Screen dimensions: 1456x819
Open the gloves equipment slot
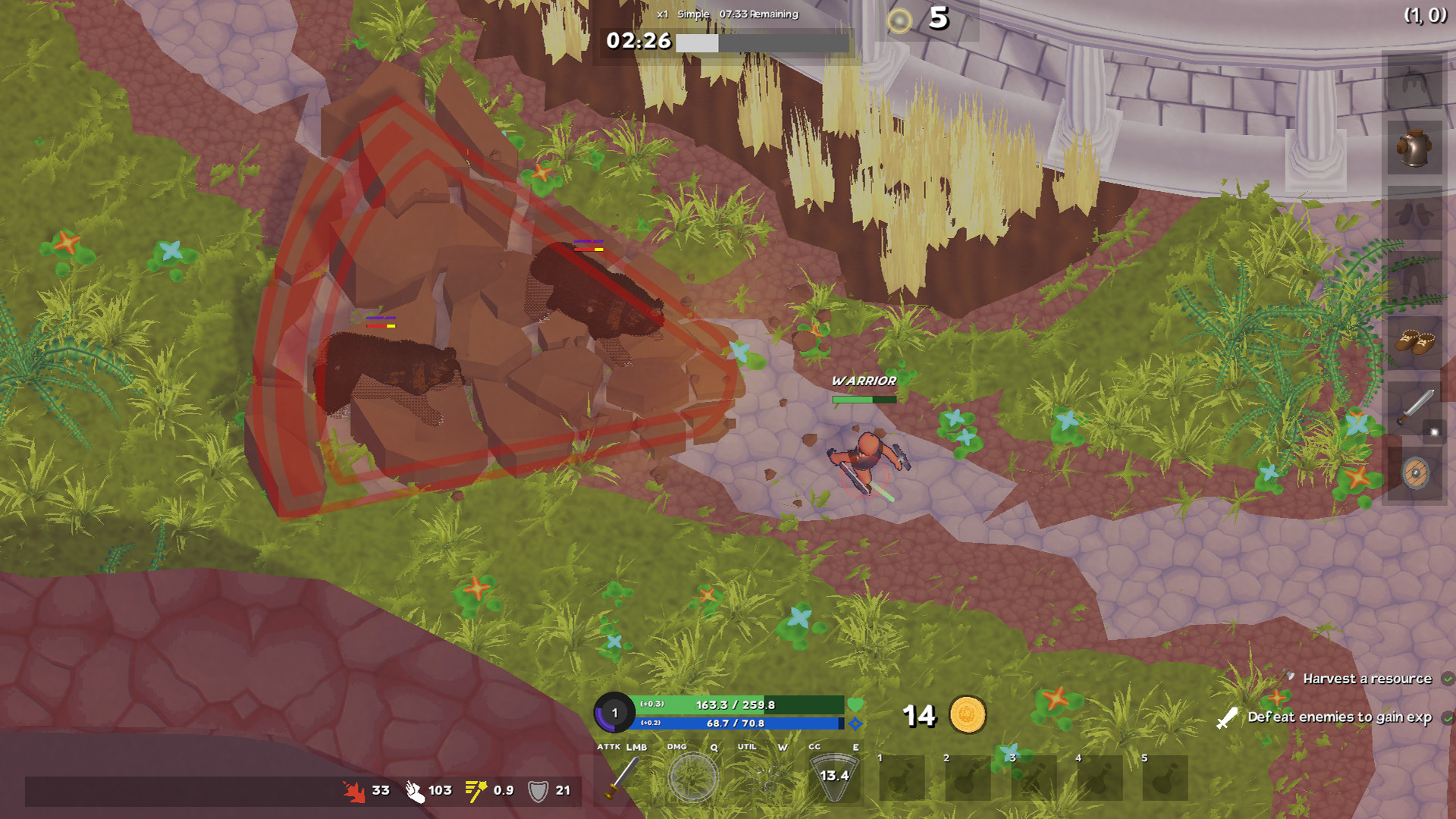pyautogui.click(x=1415, y=215)
